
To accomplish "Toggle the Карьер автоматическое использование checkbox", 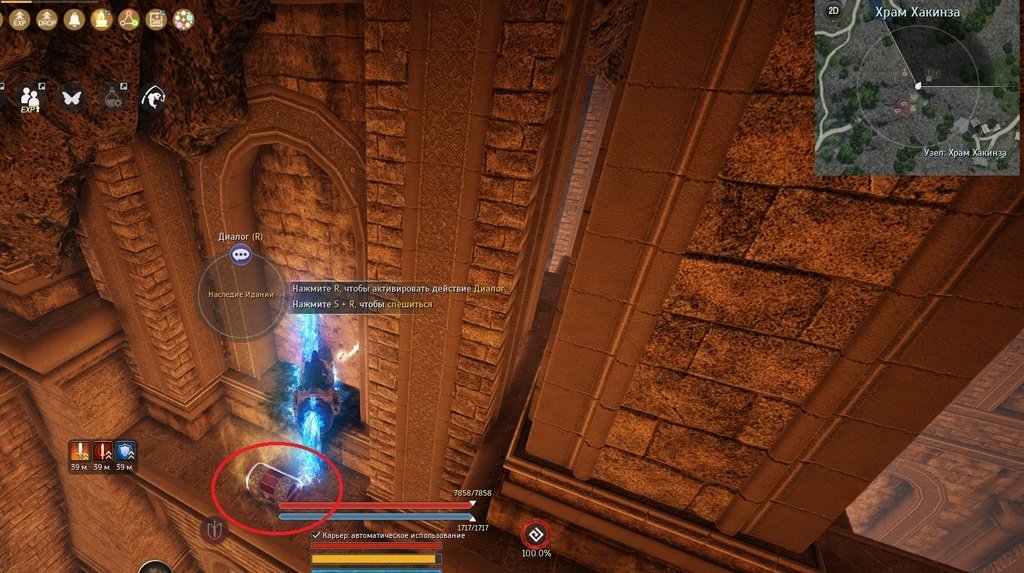I will coord(316,535).
